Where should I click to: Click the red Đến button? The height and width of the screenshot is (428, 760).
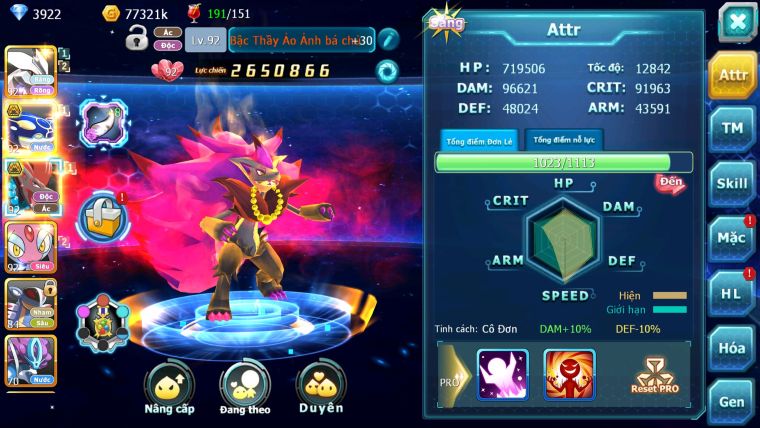670,183
